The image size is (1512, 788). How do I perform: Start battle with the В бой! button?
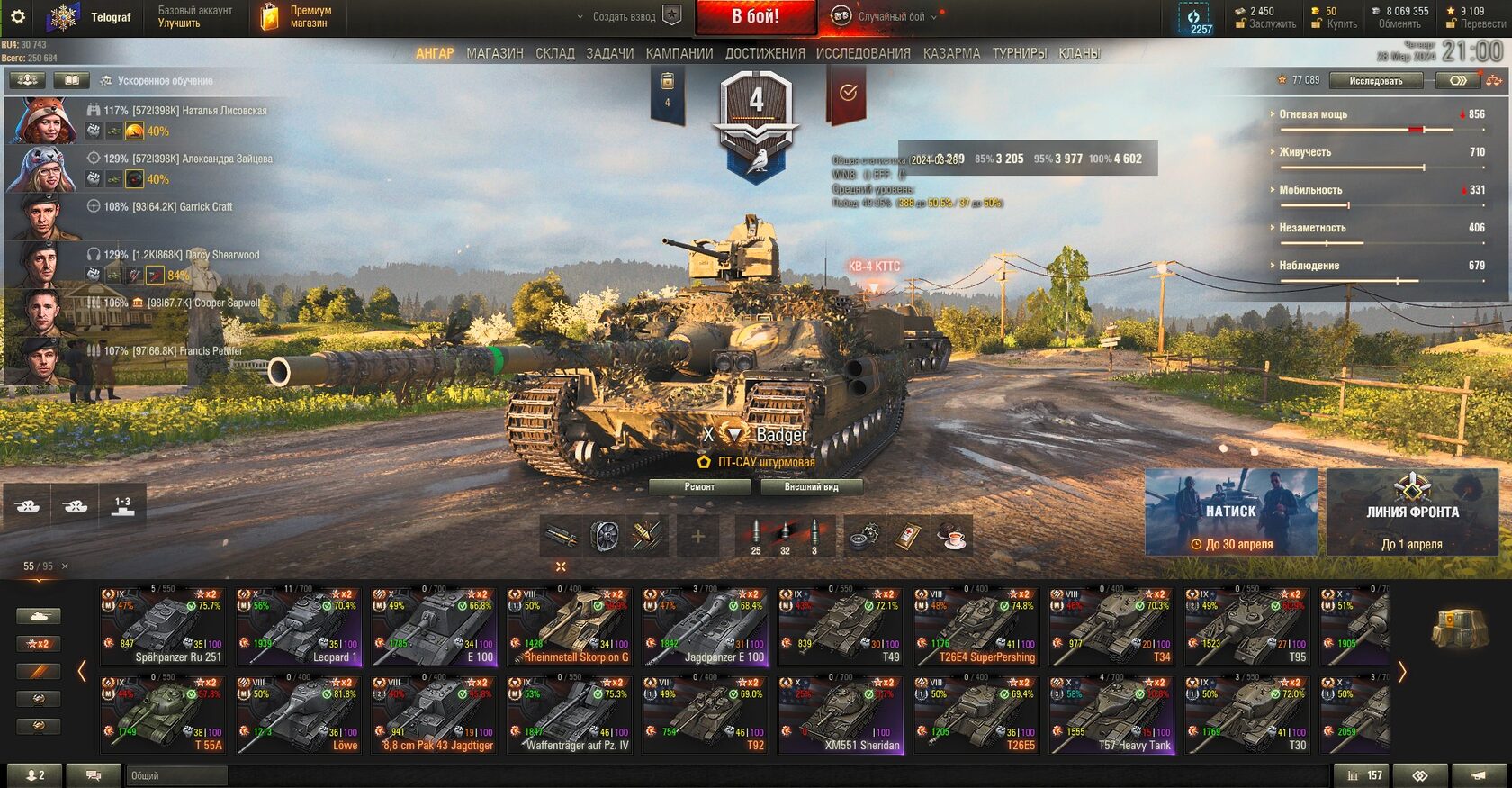pyautogui.click(x=754, y=17)
